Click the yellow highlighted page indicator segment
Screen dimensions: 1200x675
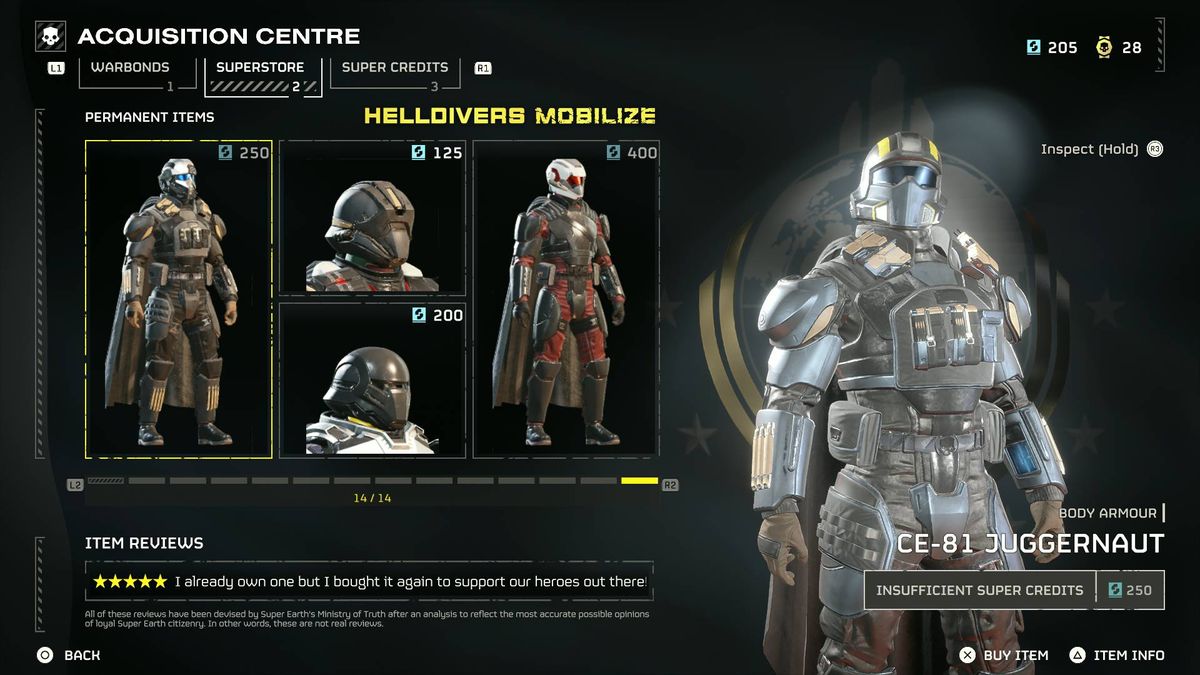(639, 481)
